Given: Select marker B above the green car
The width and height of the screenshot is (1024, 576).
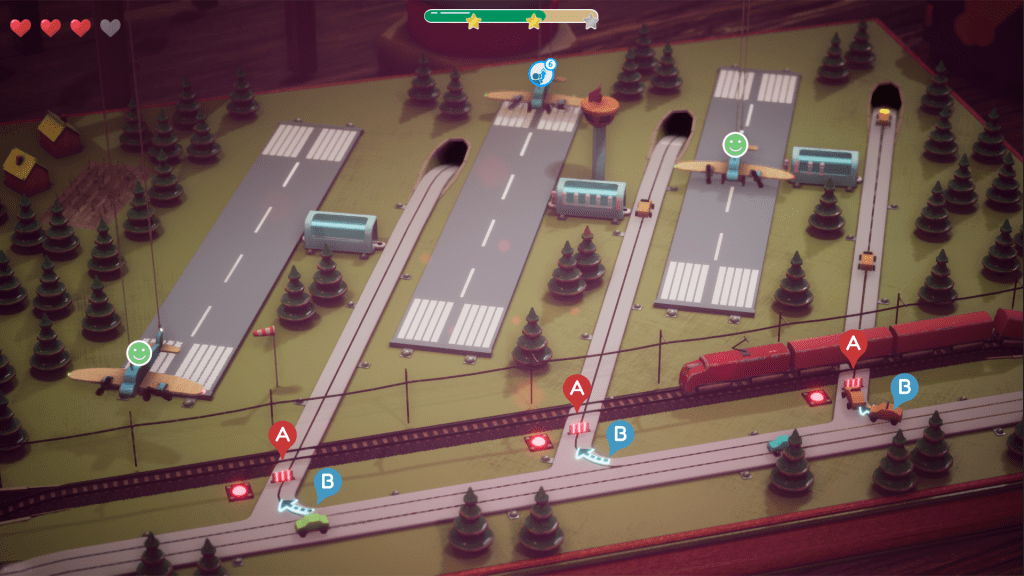Looking at the screenshot, I should click(x=327, y=484).
